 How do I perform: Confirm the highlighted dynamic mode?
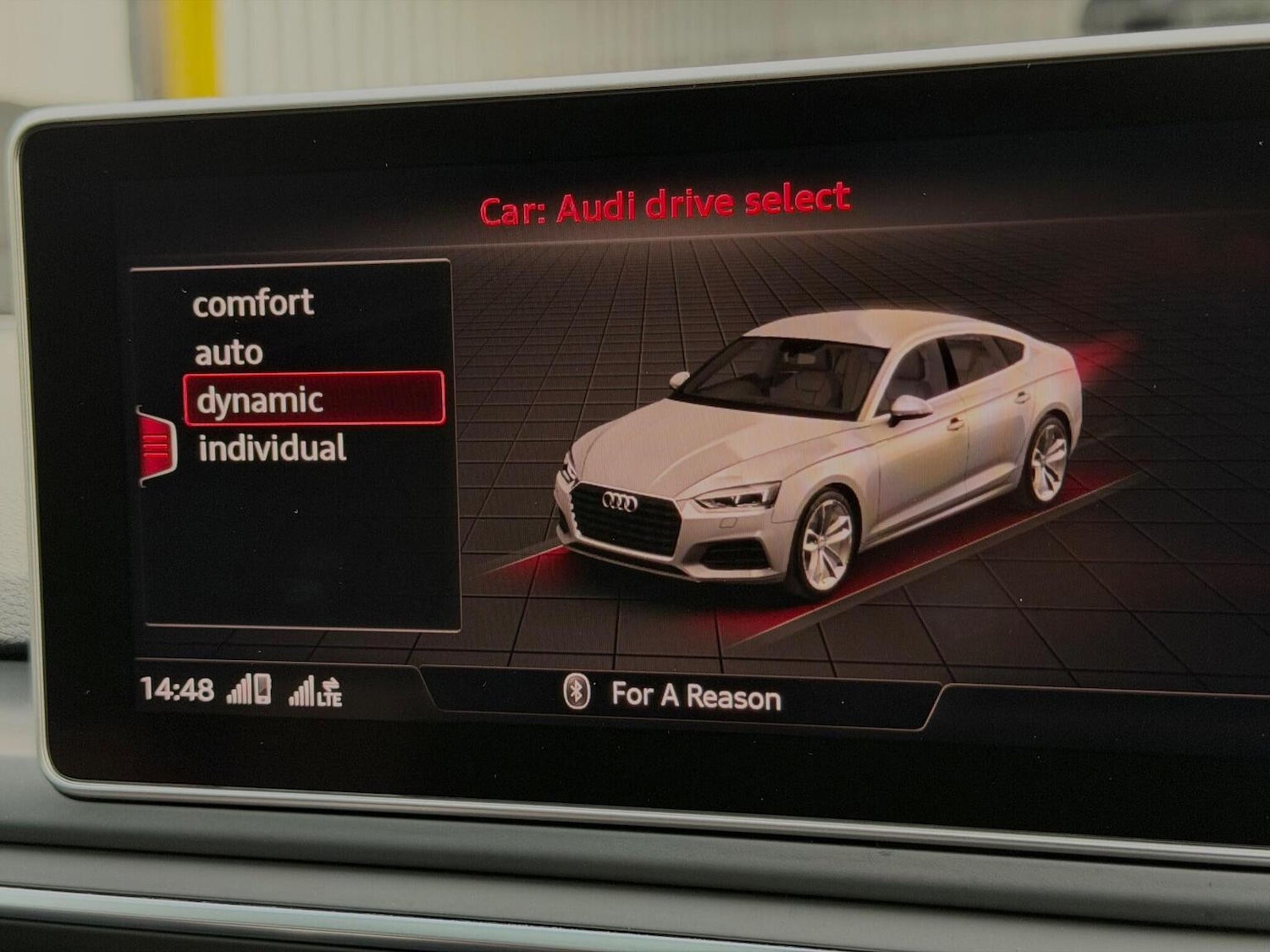click(x=259, y=399)
